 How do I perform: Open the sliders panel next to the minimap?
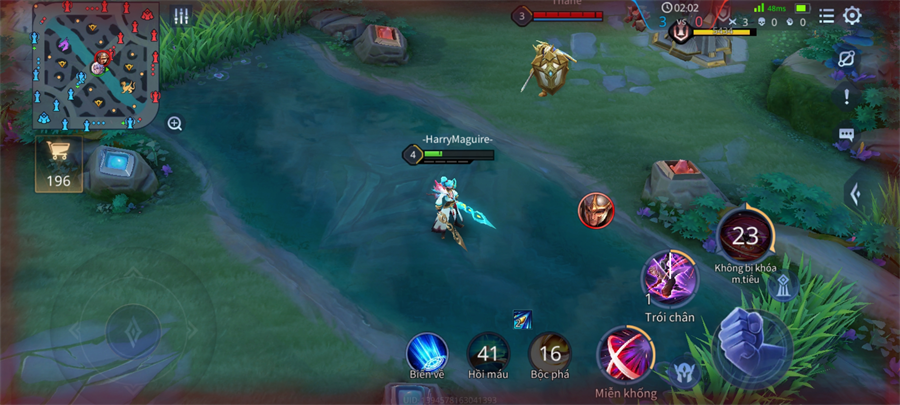[x=181, y=16]
